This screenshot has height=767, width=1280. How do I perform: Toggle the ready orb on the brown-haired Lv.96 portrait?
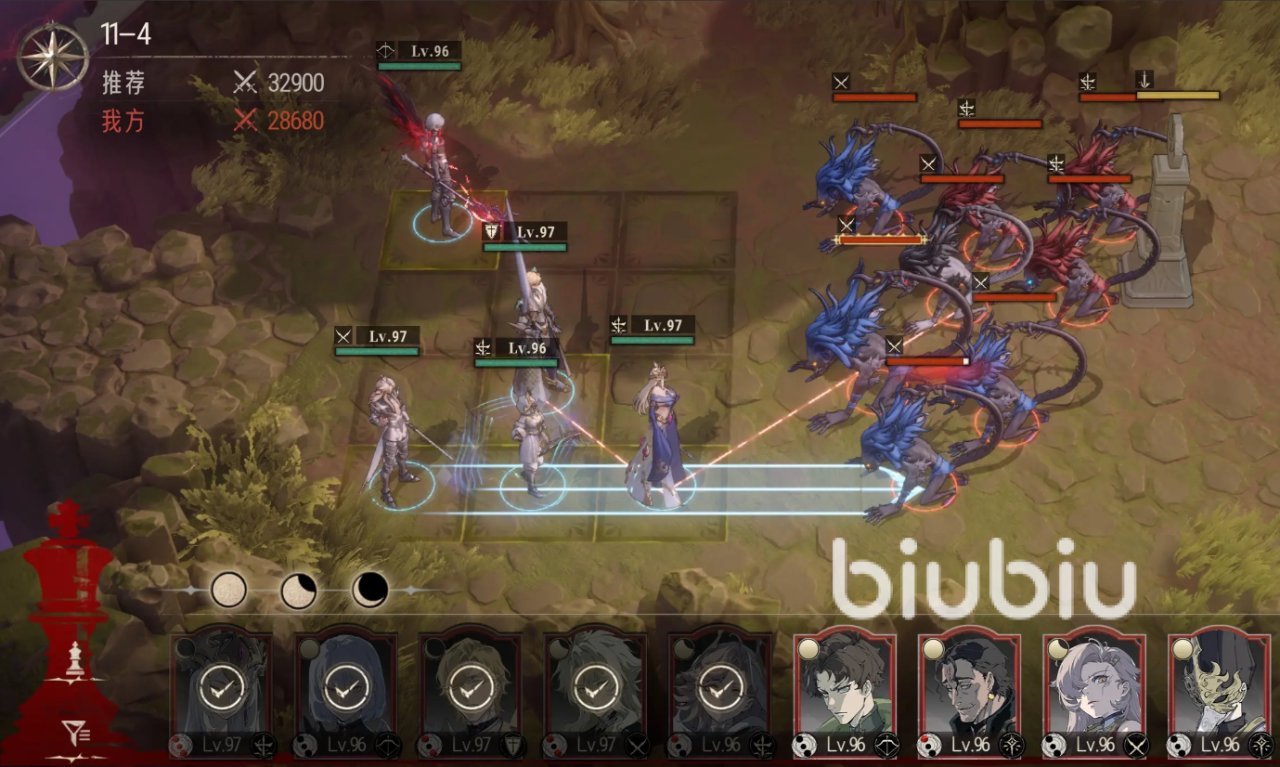point(808,647)
